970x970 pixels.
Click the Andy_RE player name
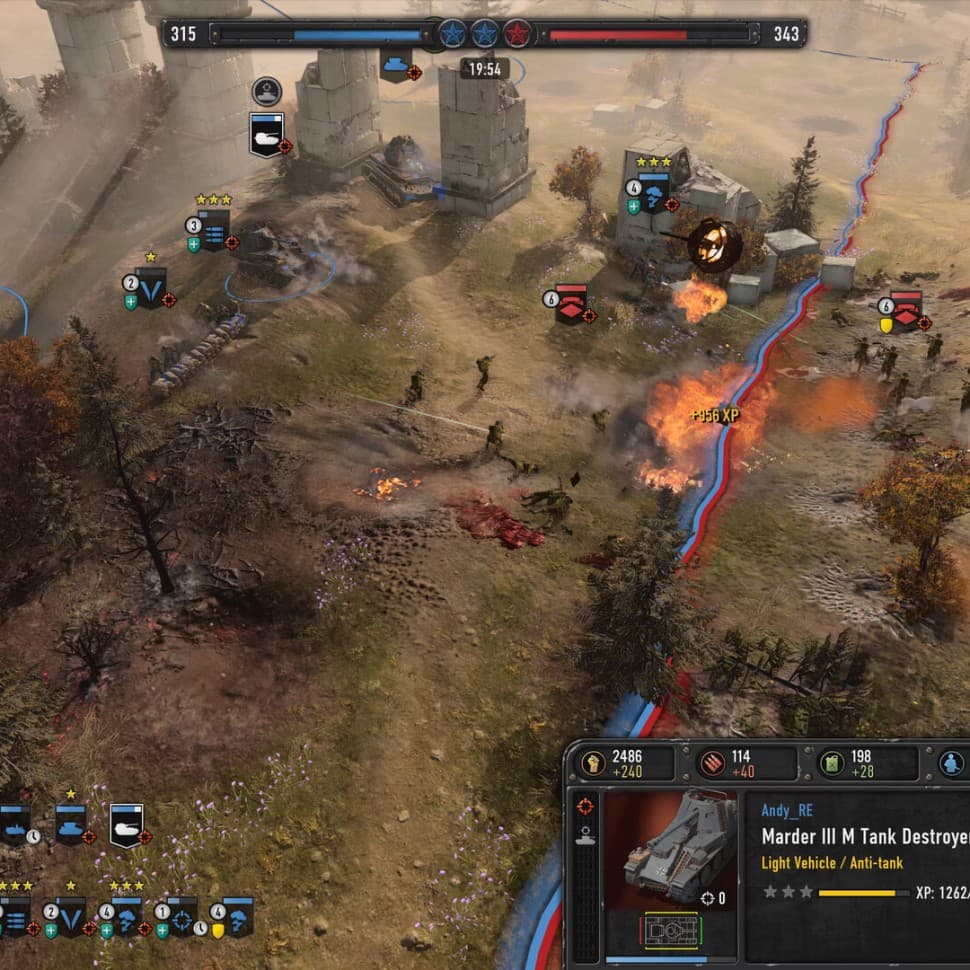point(787,811)
